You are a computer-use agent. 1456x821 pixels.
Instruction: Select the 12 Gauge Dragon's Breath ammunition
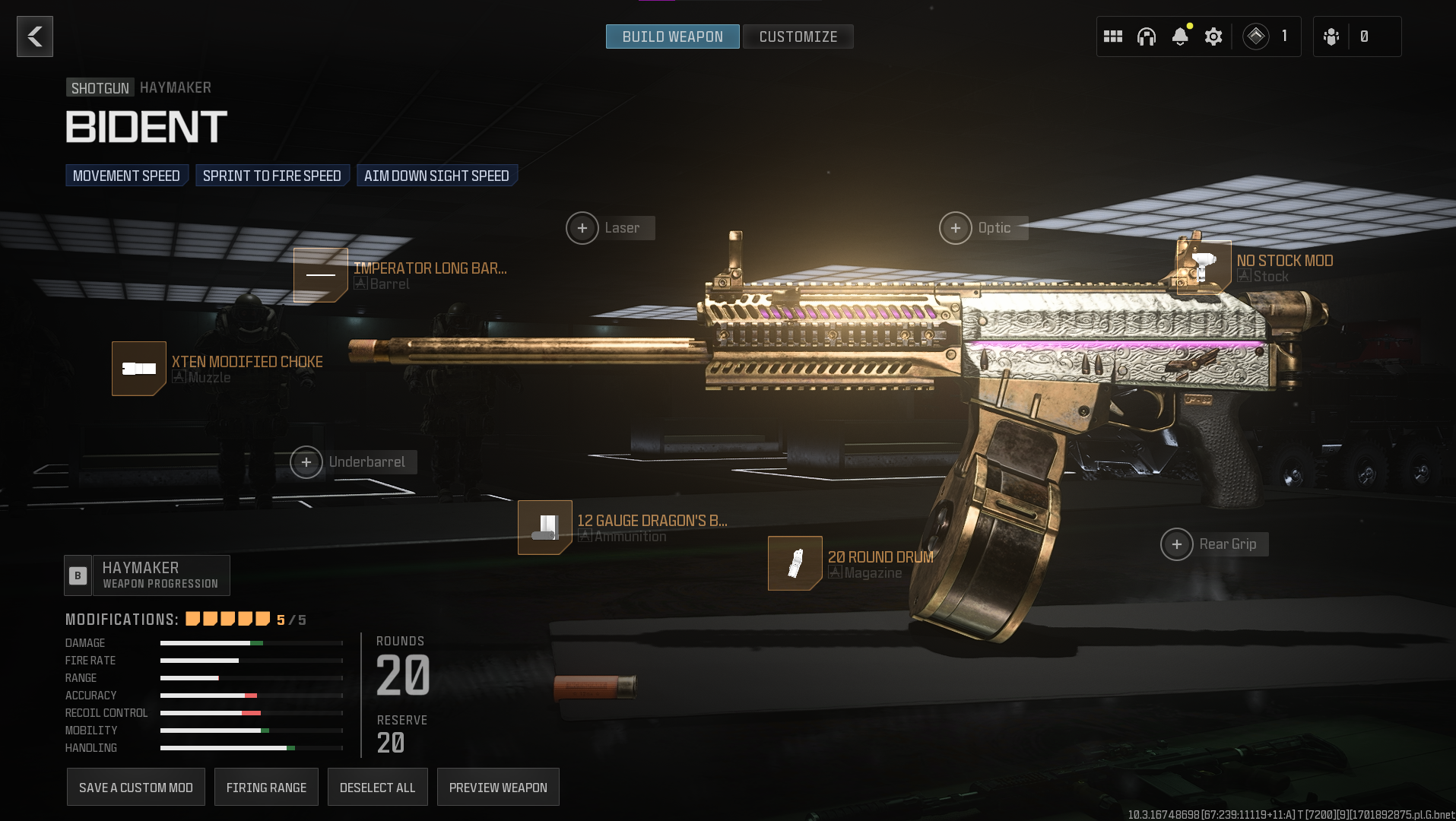tap(545, 528)
